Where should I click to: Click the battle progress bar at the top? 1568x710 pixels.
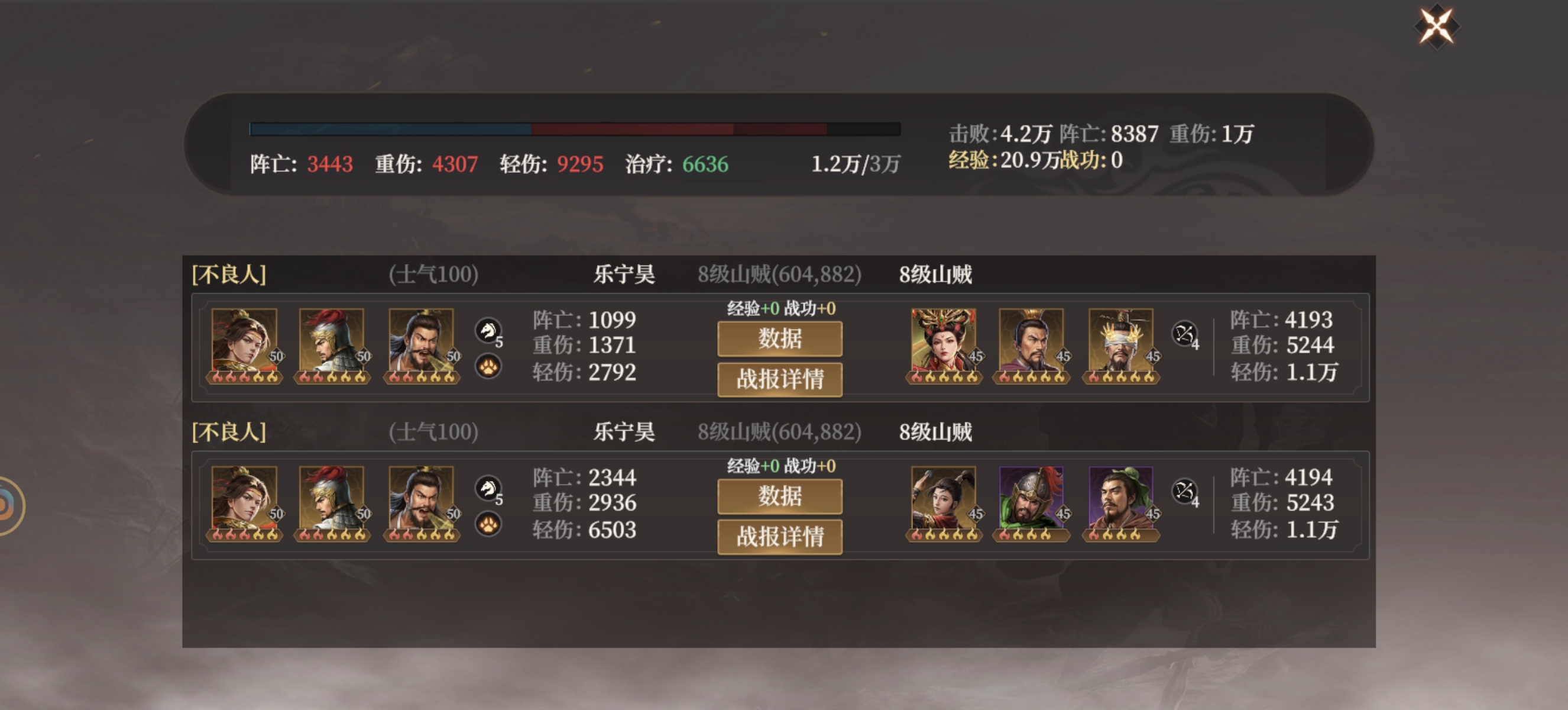(x=572, y=128)
